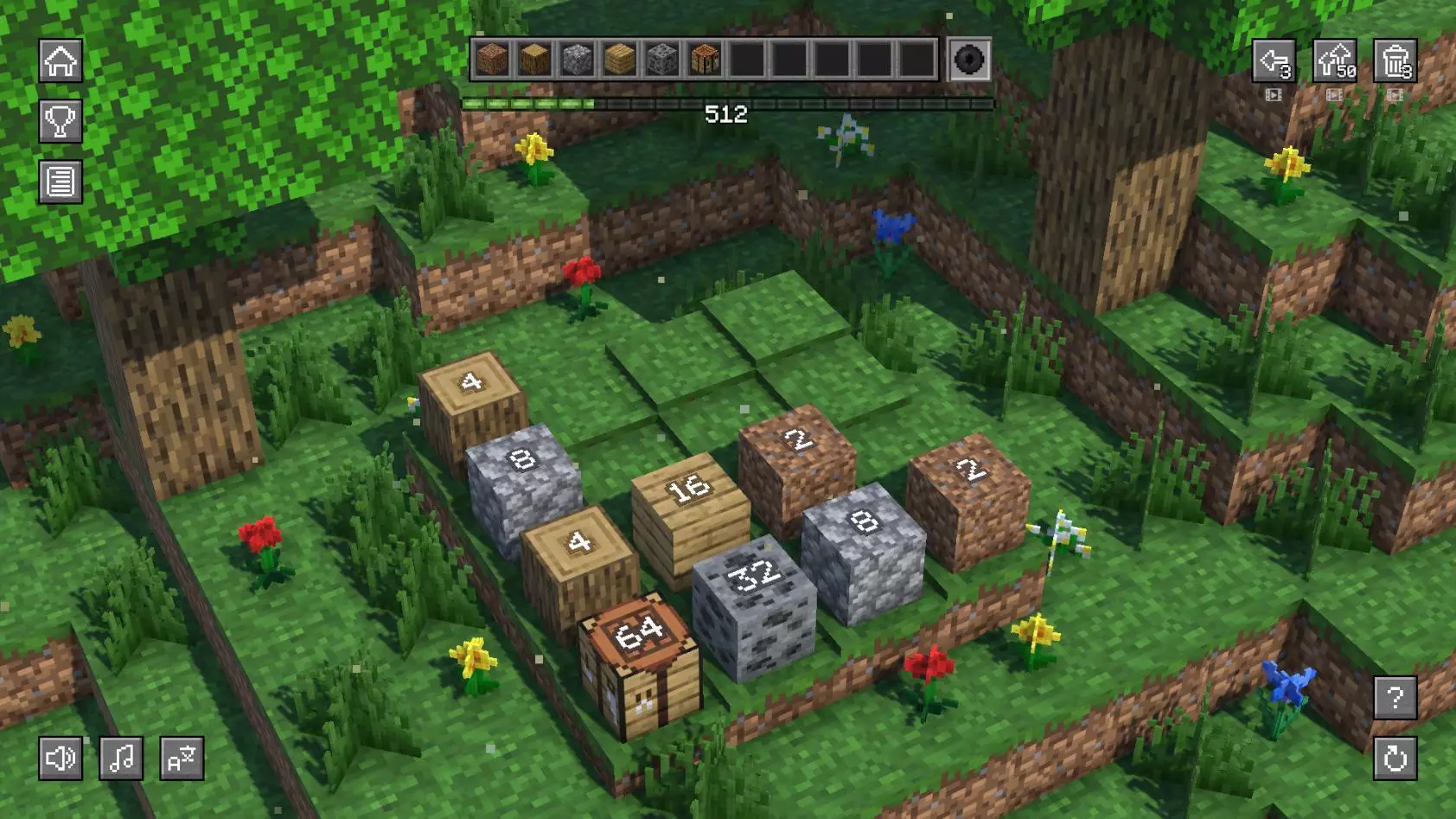
Task: Change the game language
Action: (x=182, y=758)
